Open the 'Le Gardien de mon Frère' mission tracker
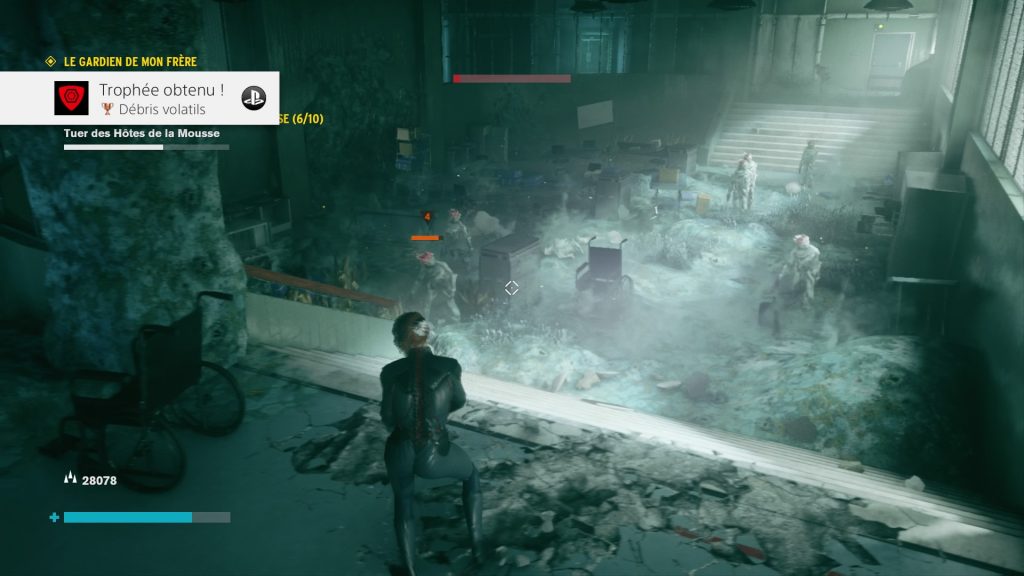 (x=130, y=62)
